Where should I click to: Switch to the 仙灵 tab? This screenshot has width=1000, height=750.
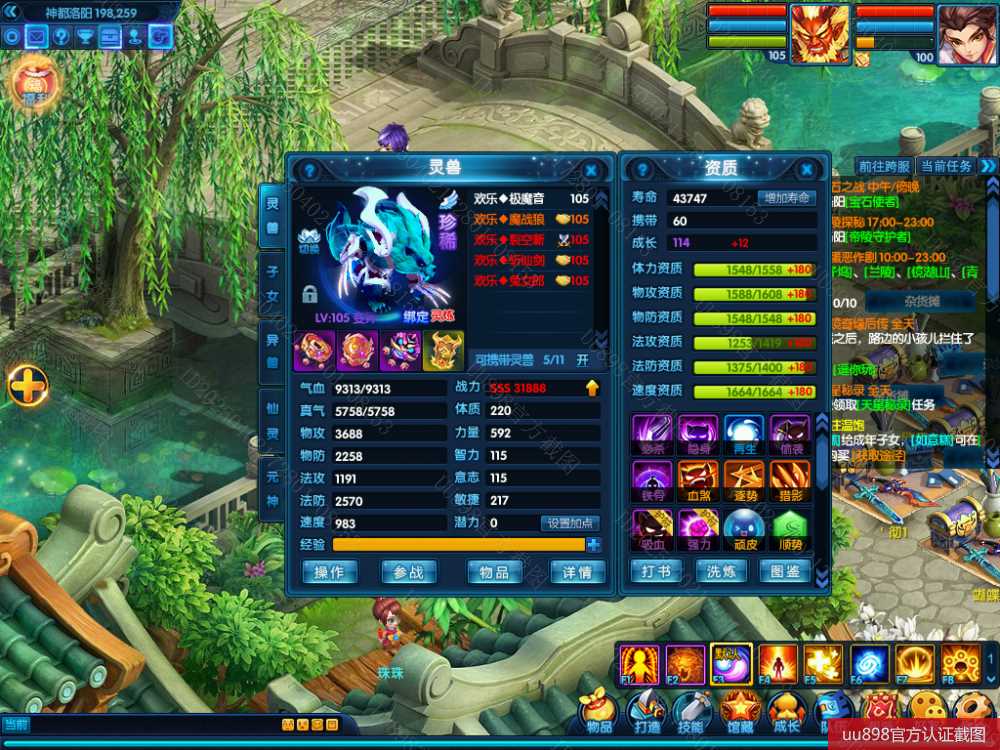[x=271, y=418]
